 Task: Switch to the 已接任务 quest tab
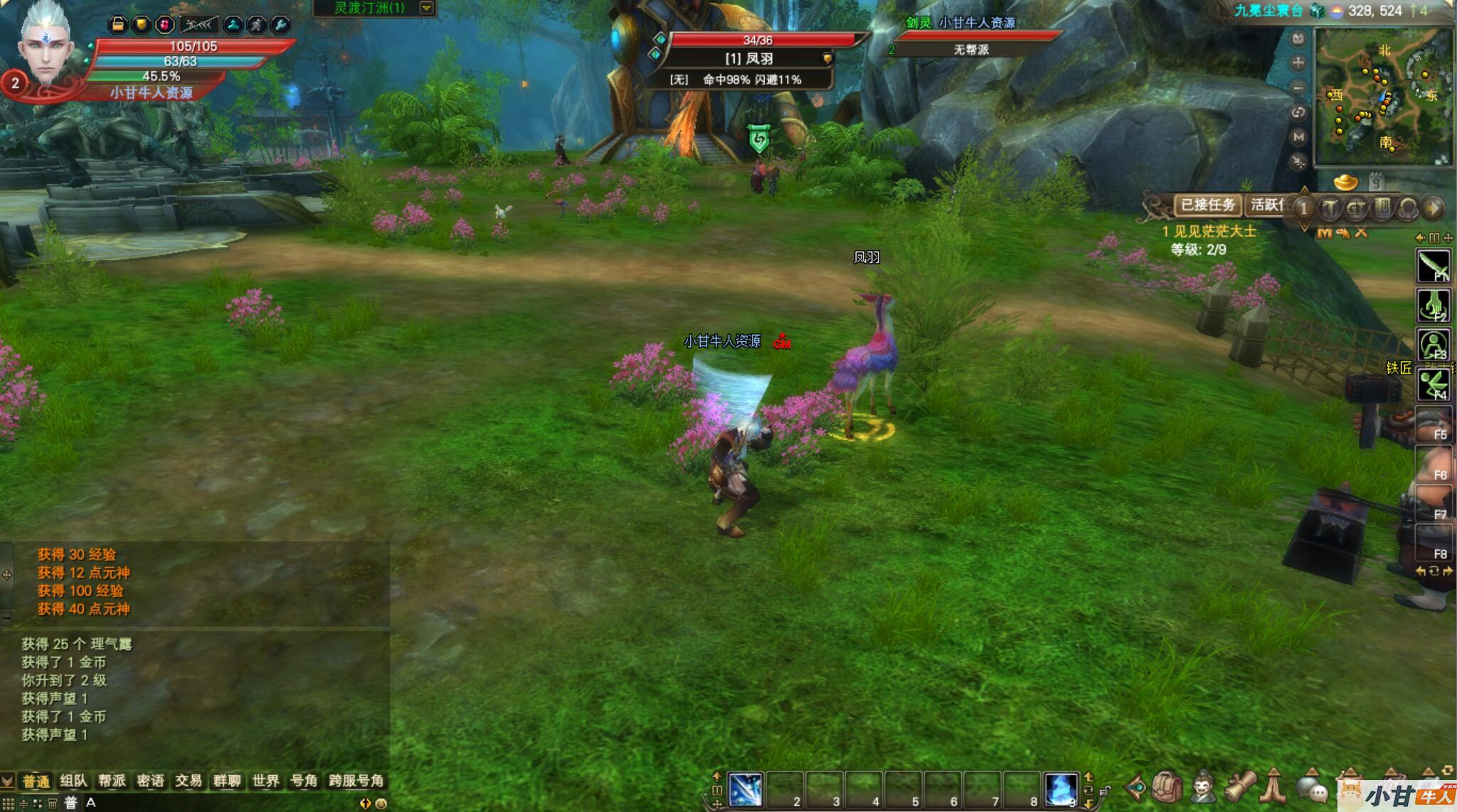click(x=1207, y=205)
